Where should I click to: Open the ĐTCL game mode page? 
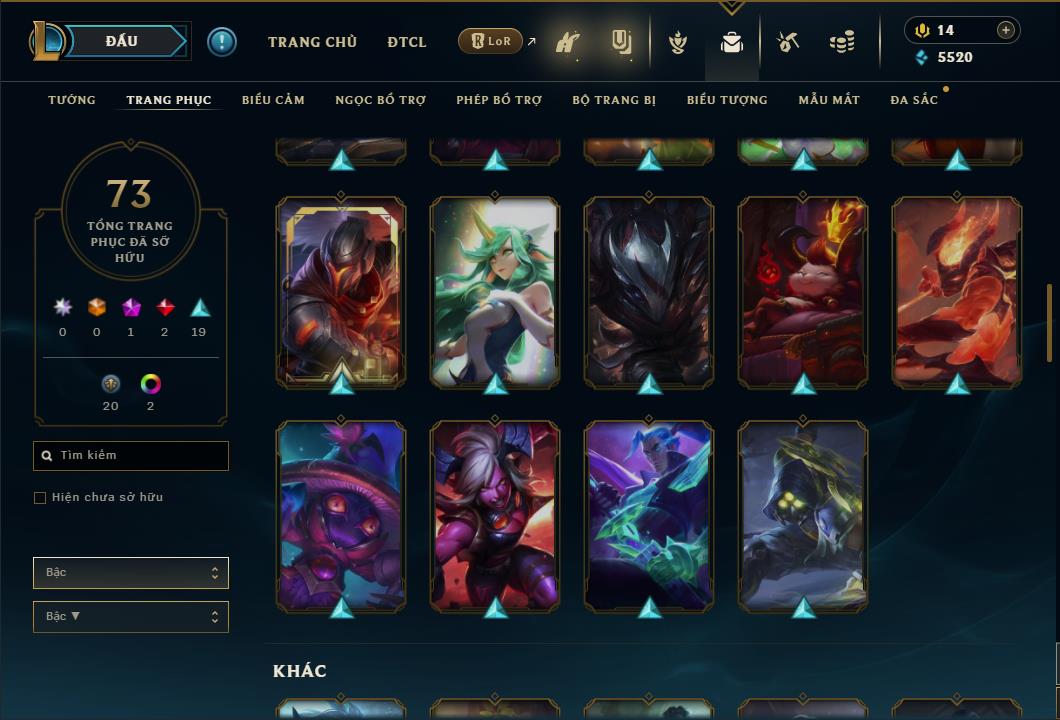(x=407, y=42)
